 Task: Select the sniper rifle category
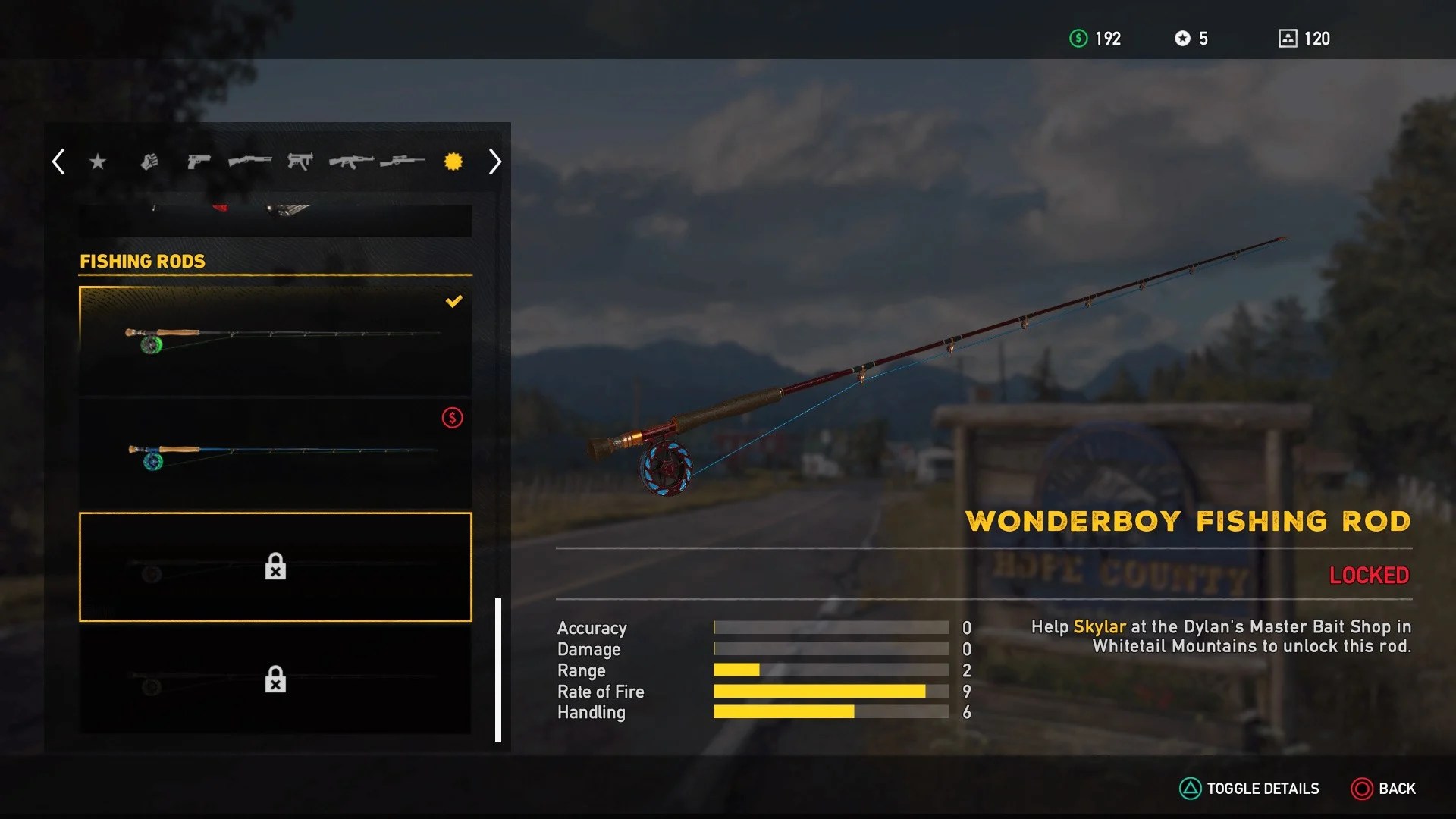coord(402,161)
